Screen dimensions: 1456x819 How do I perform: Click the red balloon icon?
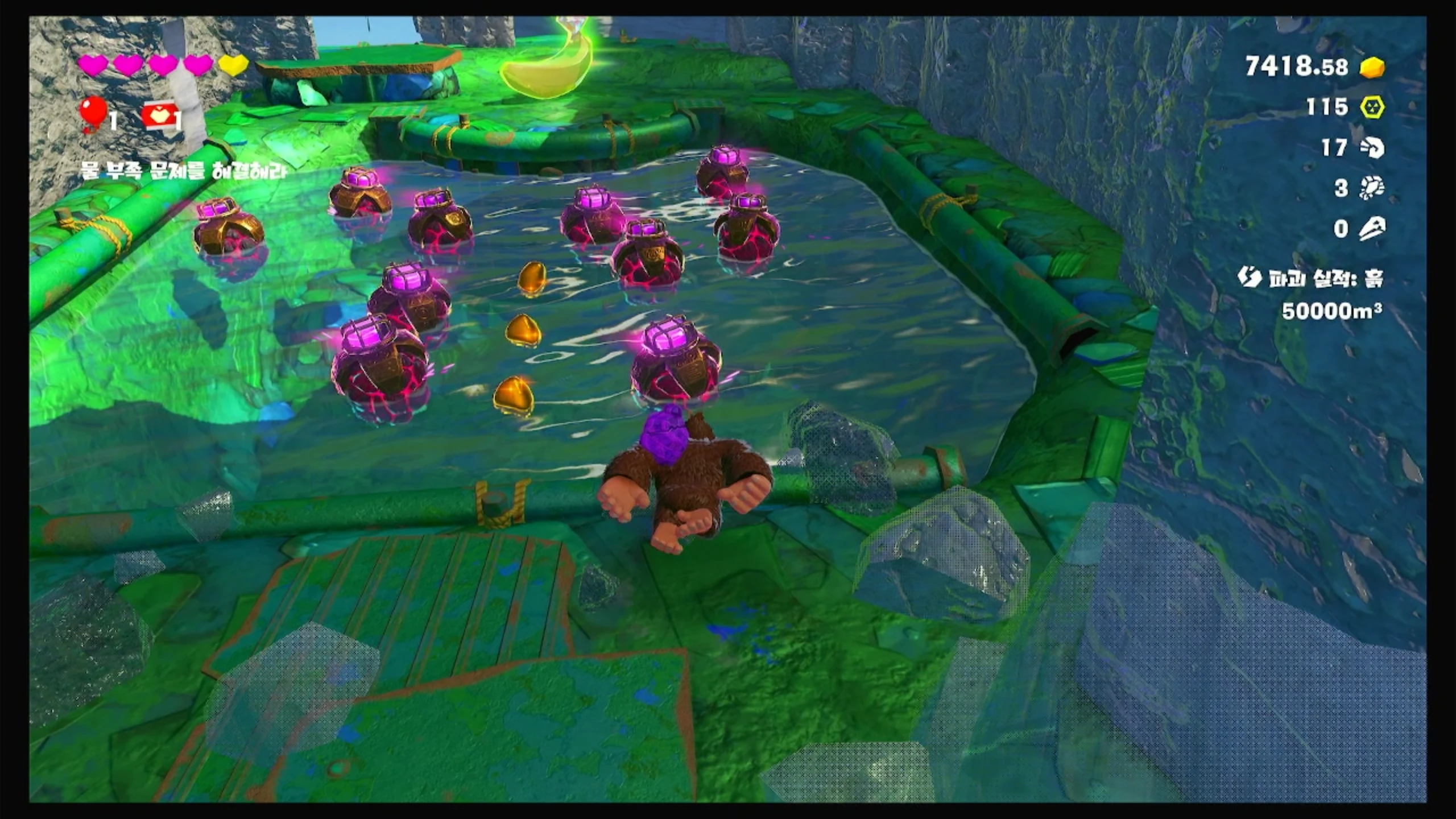[93, 114]
